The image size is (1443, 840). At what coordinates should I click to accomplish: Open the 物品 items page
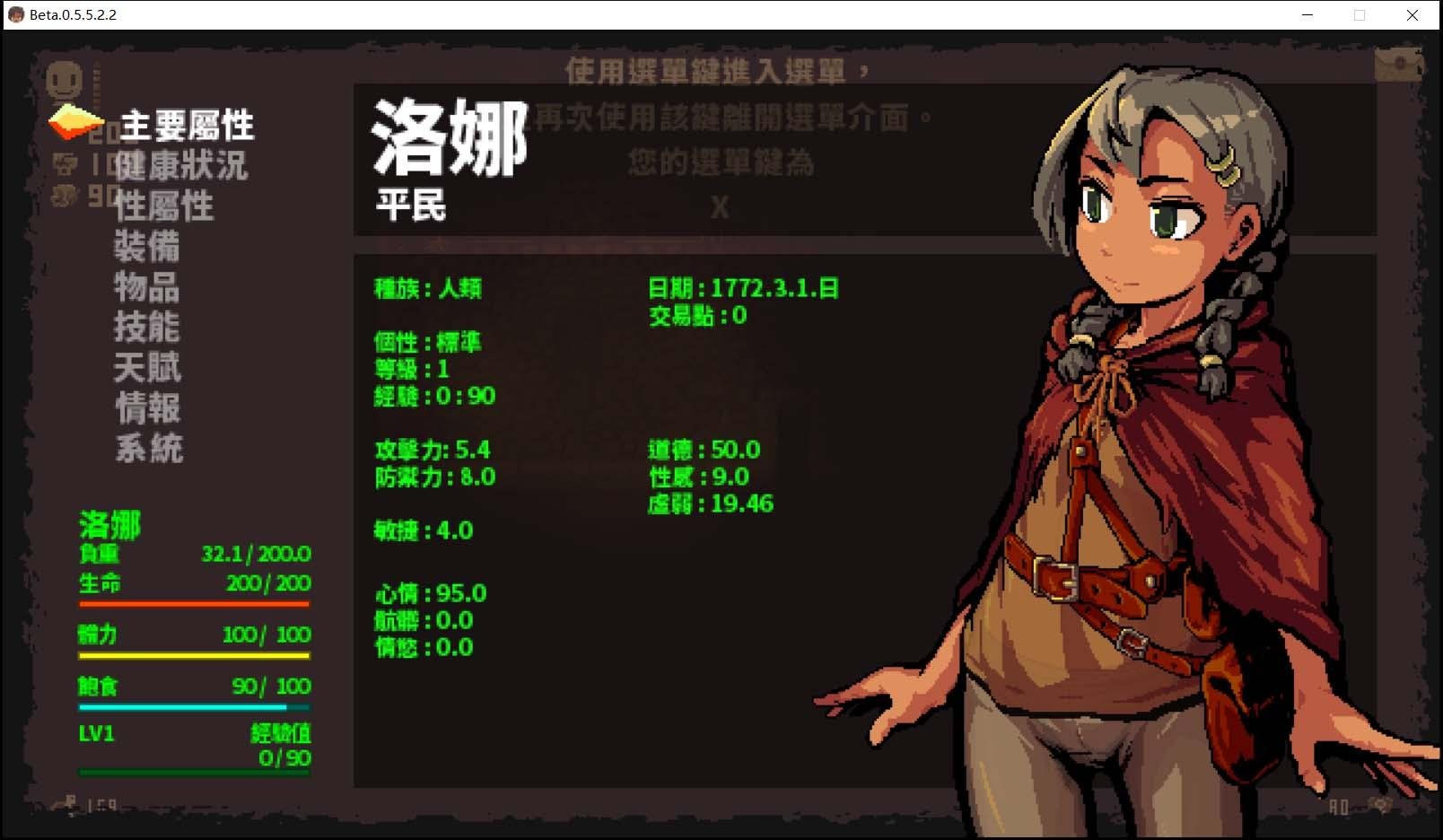pos(149,287)
